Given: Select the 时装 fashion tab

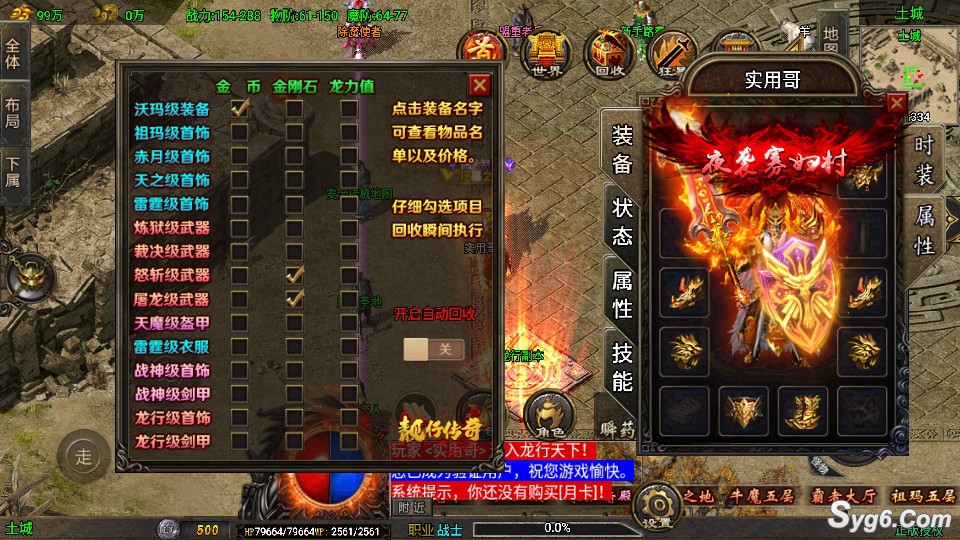Looking at the screenshot, I should coord(924,159).
